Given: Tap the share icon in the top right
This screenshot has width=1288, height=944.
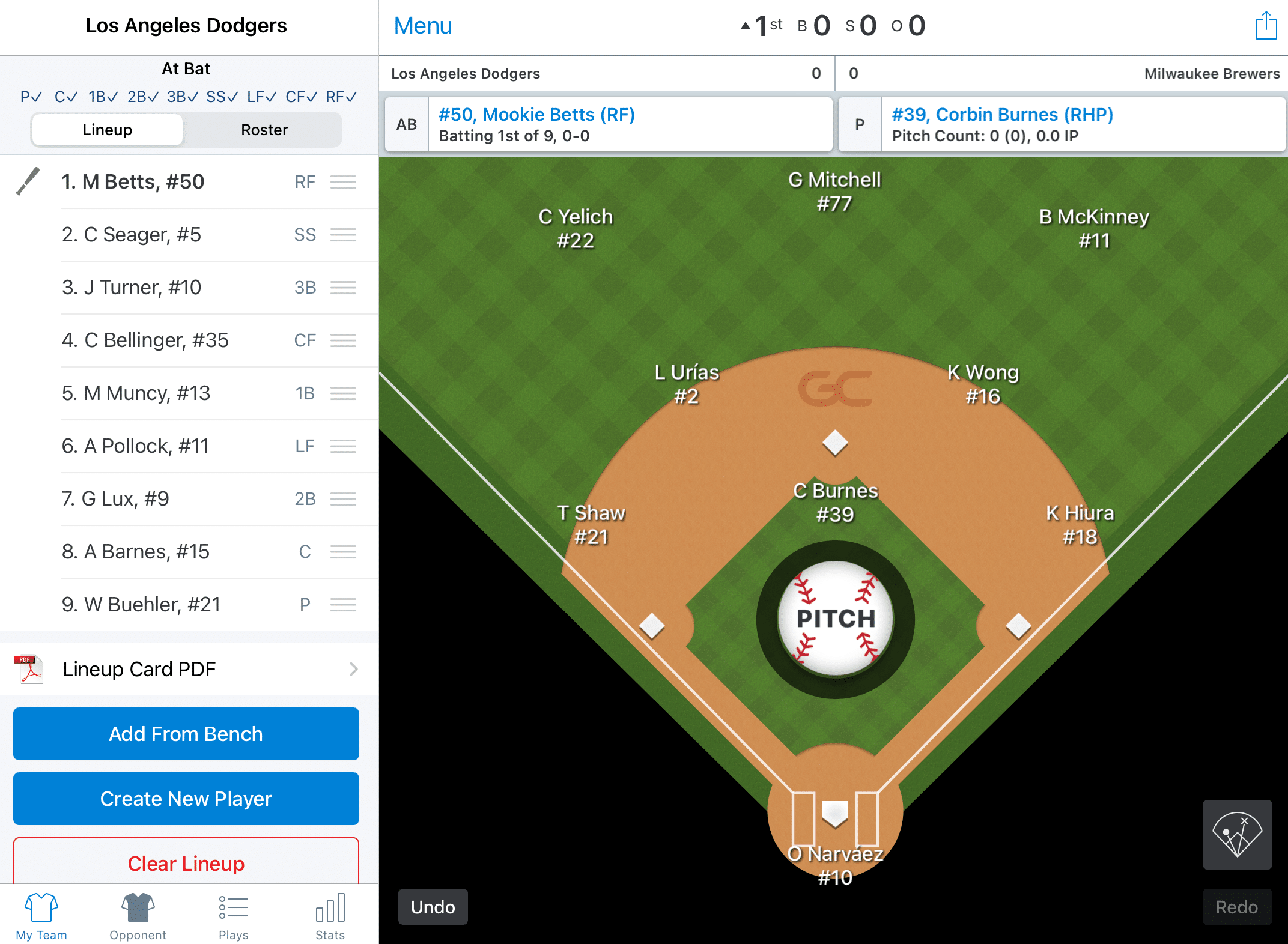Looking at the screenshot, I should 1266,26.
